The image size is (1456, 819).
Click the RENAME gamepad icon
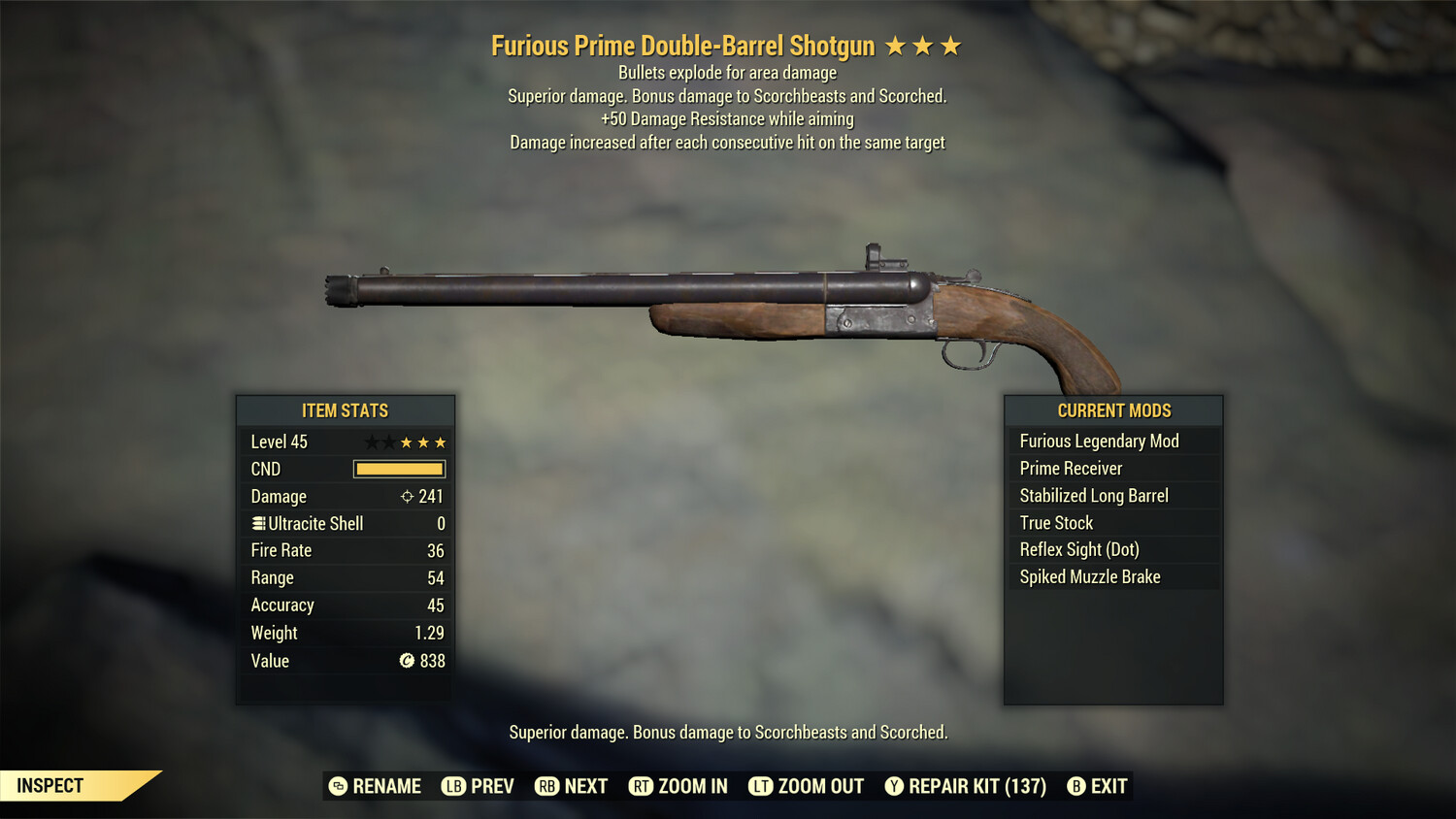coord(338,786)
